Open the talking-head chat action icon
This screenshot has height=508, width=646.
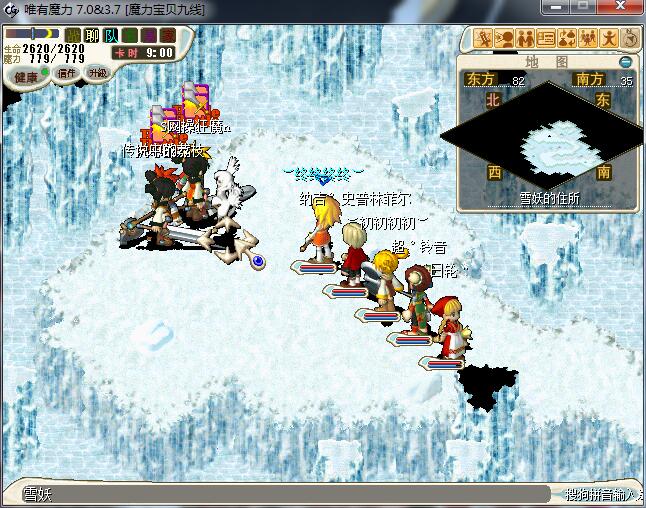(505, 39)
